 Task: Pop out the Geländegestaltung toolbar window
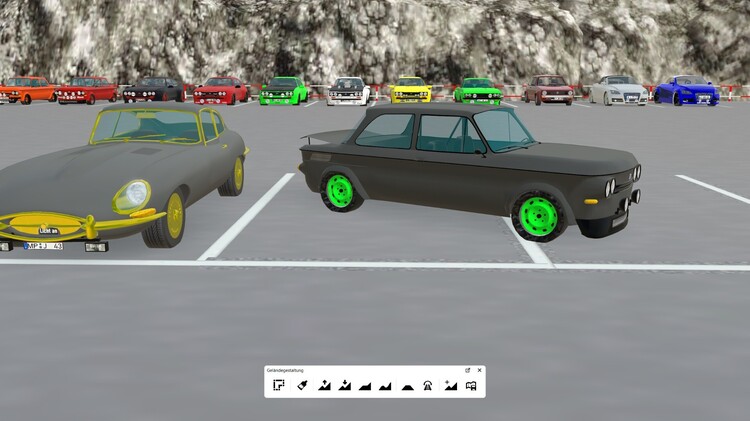pos(467,370)
